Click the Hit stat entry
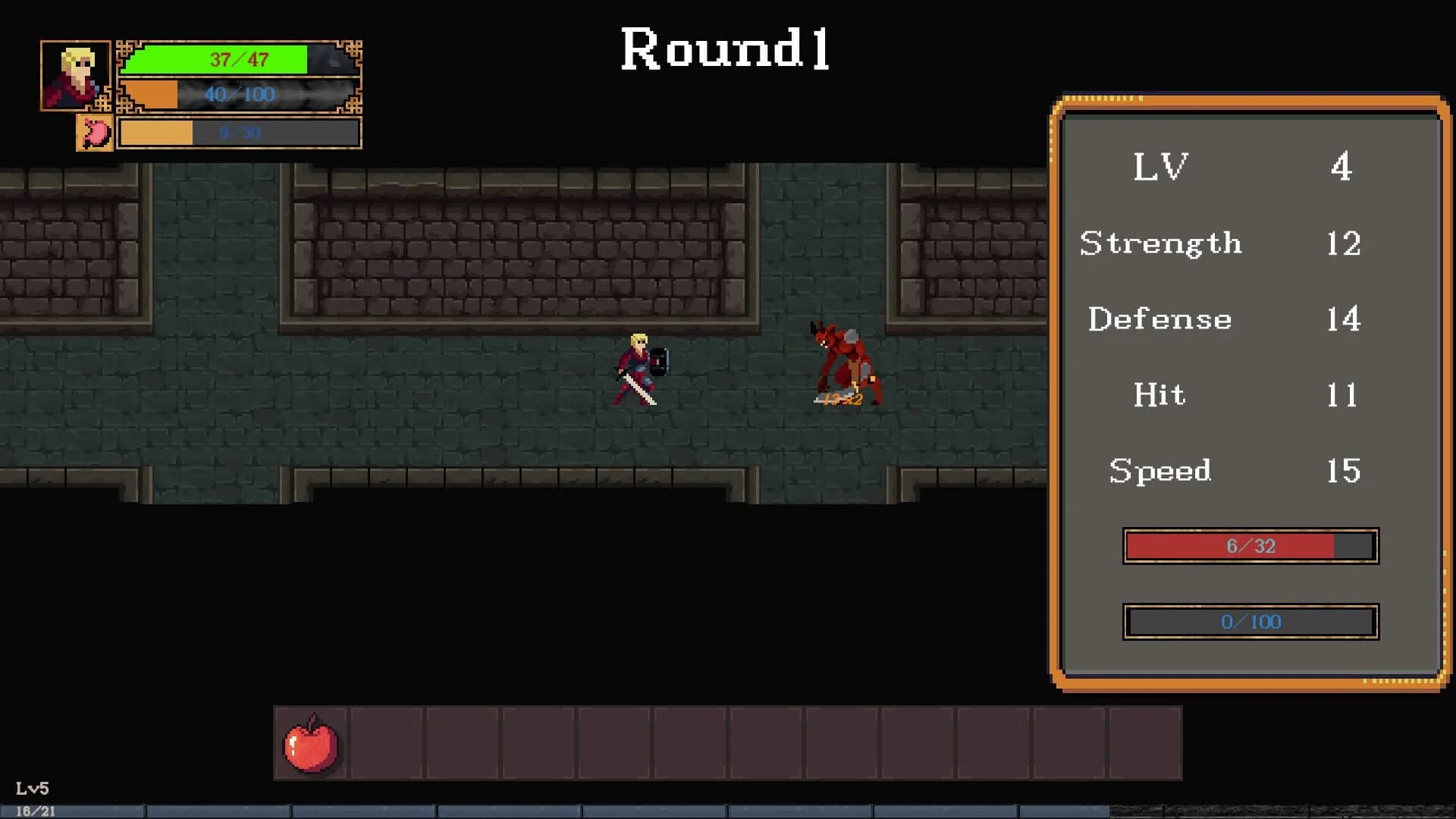 click(x=1158, y=395)
